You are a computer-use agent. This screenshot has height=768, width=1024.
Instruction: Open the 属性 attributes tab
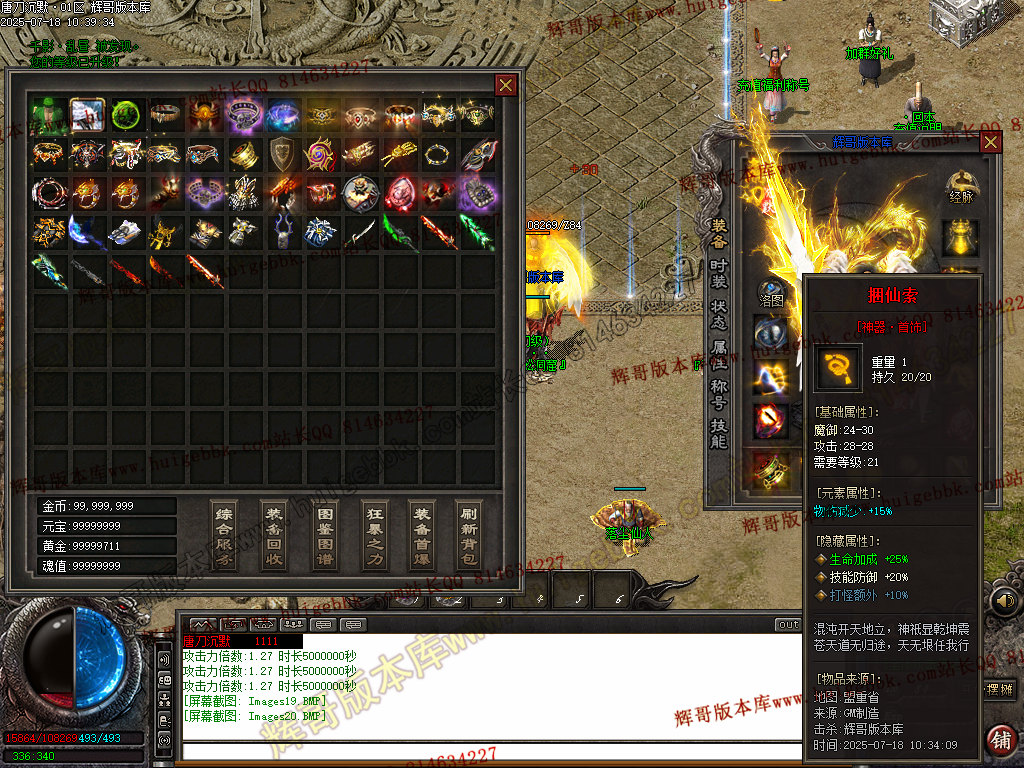719,355
